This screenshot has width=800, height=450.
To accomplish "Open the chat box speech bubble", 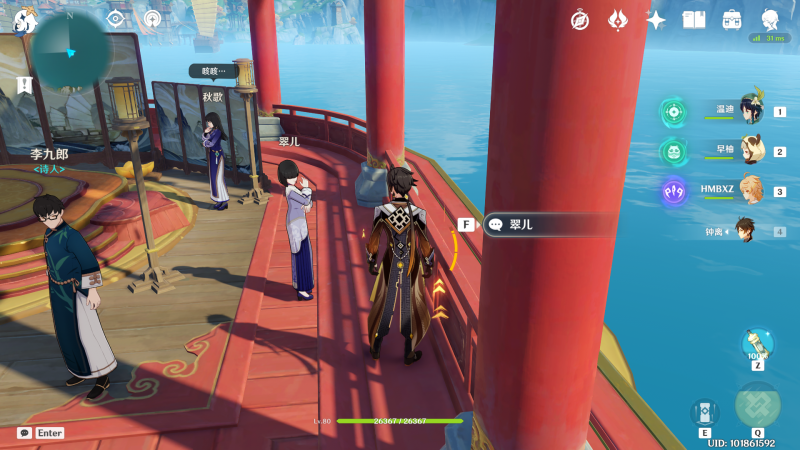I will pyautogui.click(x=24, y=433).
